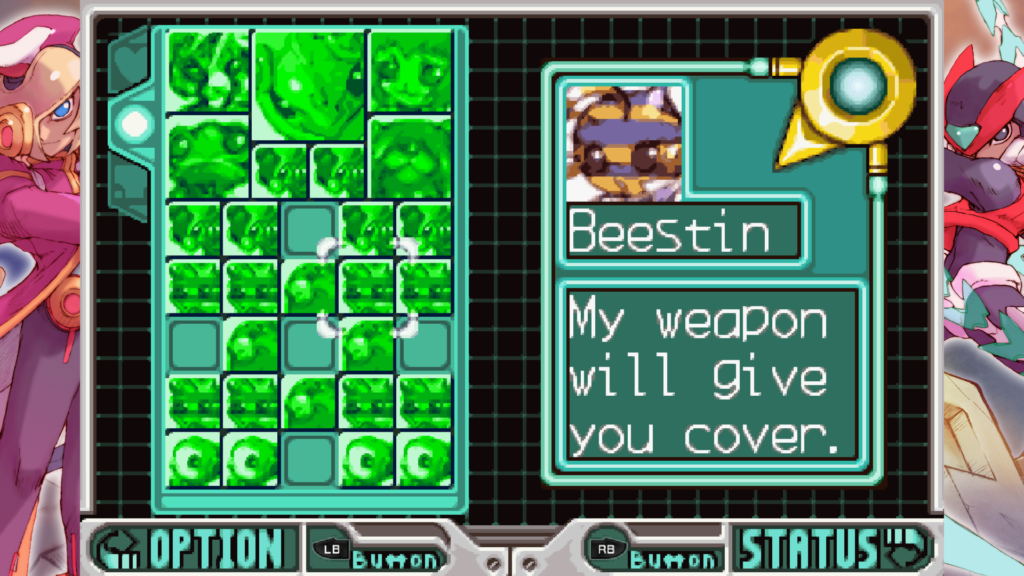The width and height of the screenshot is (1024, 576).
Task: Click the Beestin elf portrait
Action: click(624, 143)
